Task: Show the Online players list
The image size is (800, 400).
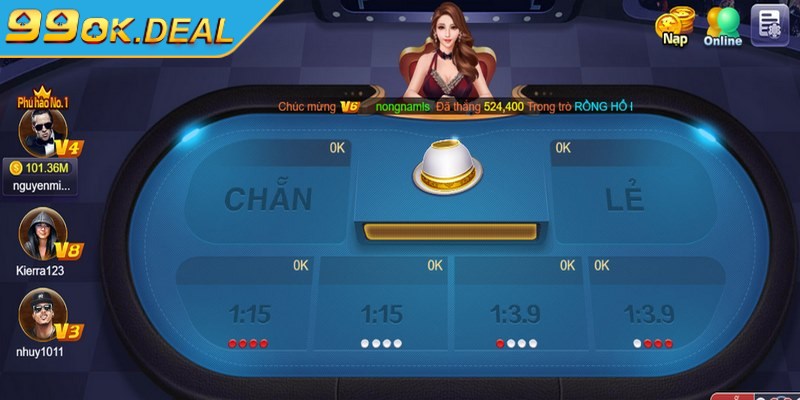Action: pyautogui.click(x=723, y=25)
